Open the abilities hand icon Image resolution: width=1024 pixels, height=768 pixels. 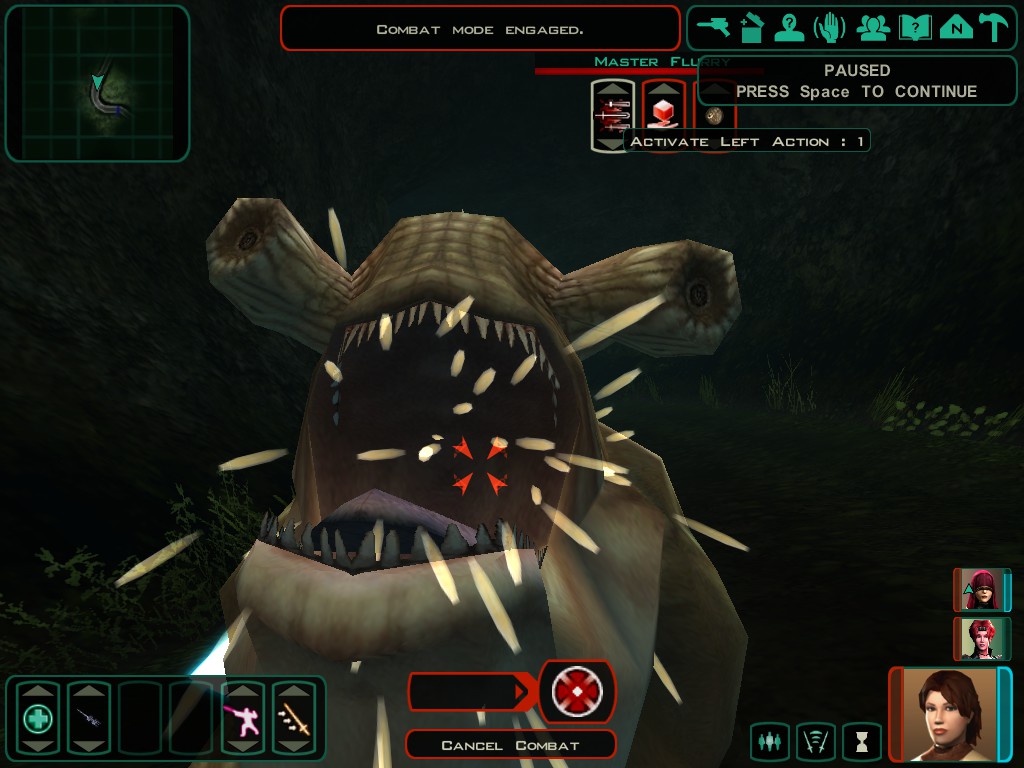point(830,28)
